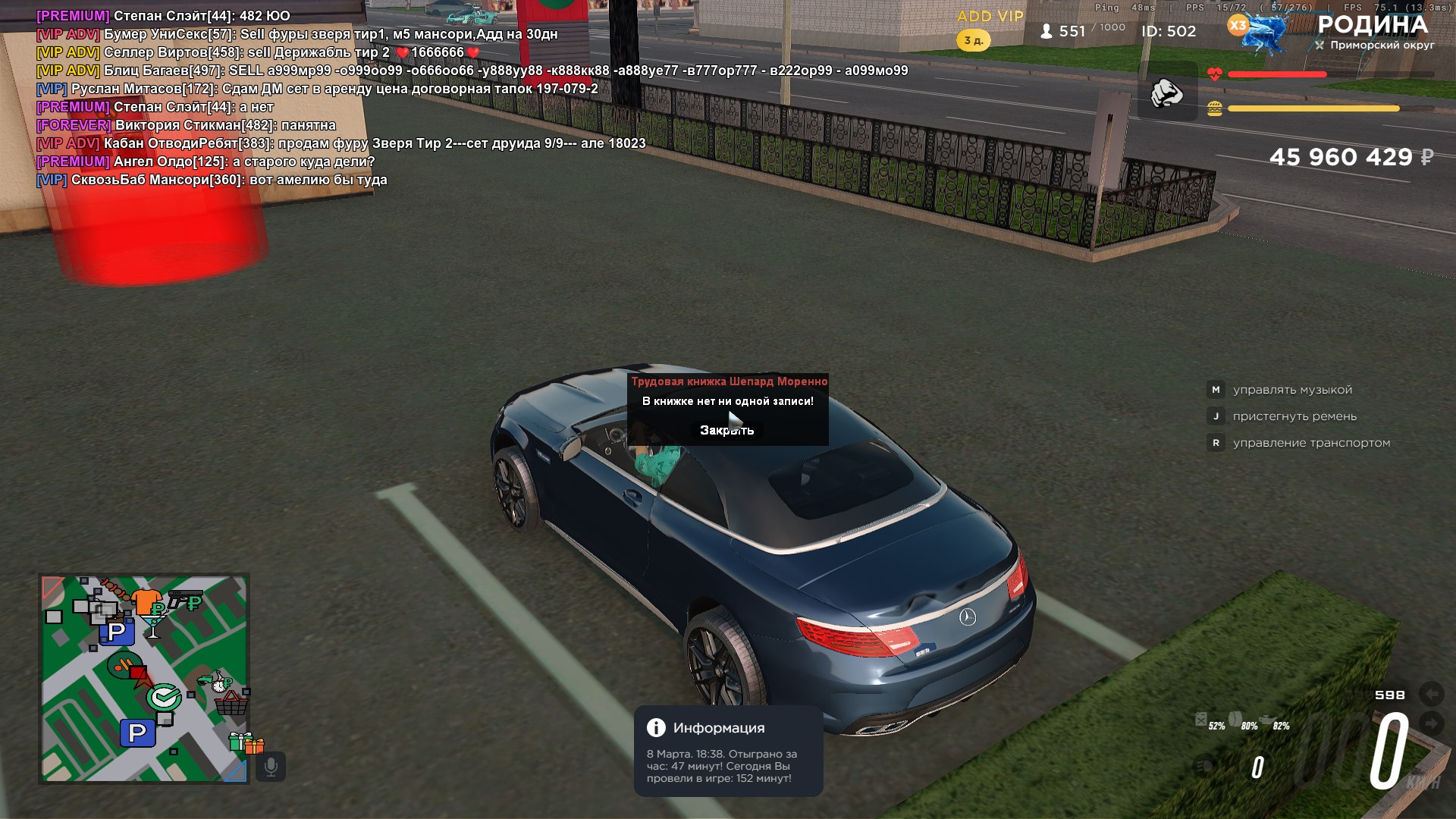
Task: Toggle the microphone icon
Action: pyautogui.click(x=271, y=767)
